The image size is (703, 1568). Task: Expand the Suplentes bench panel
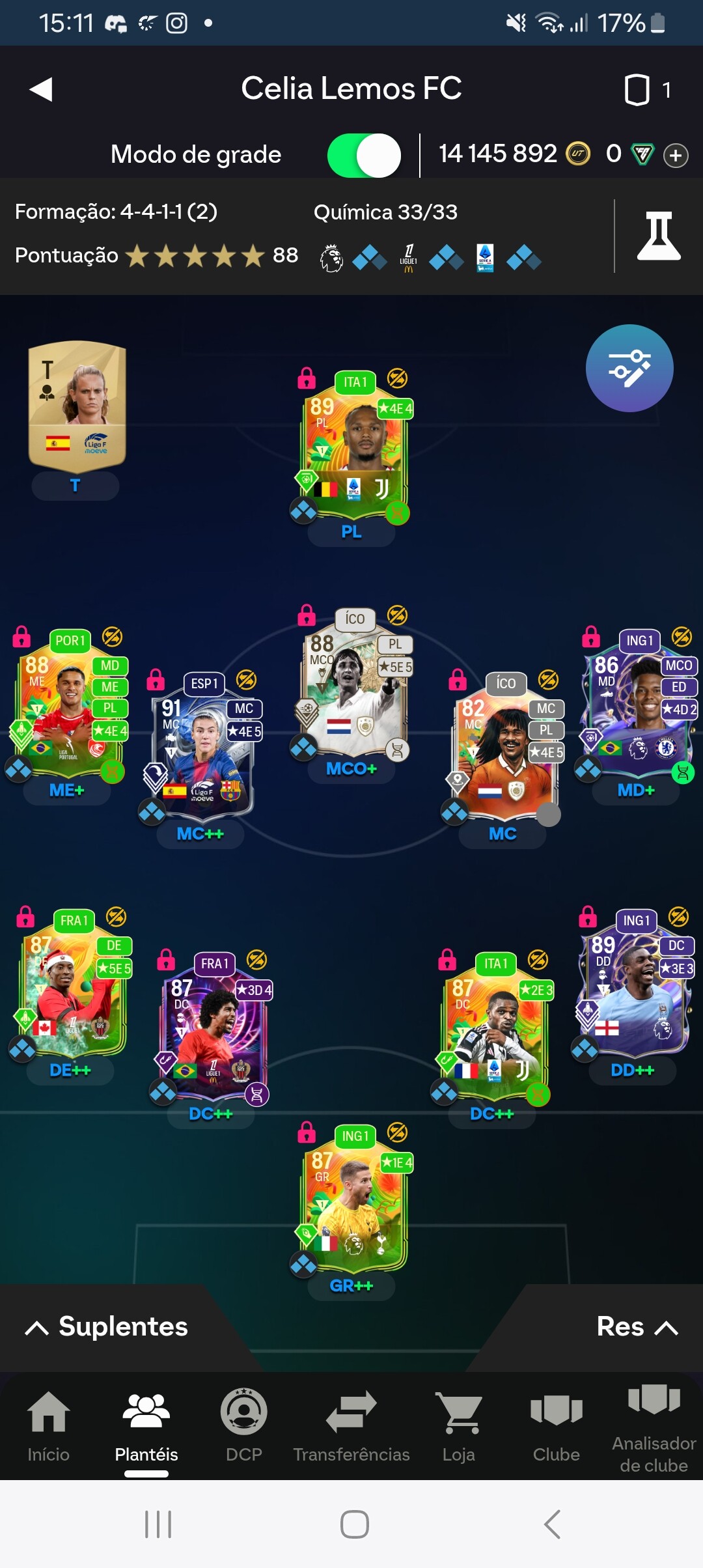107,1327
